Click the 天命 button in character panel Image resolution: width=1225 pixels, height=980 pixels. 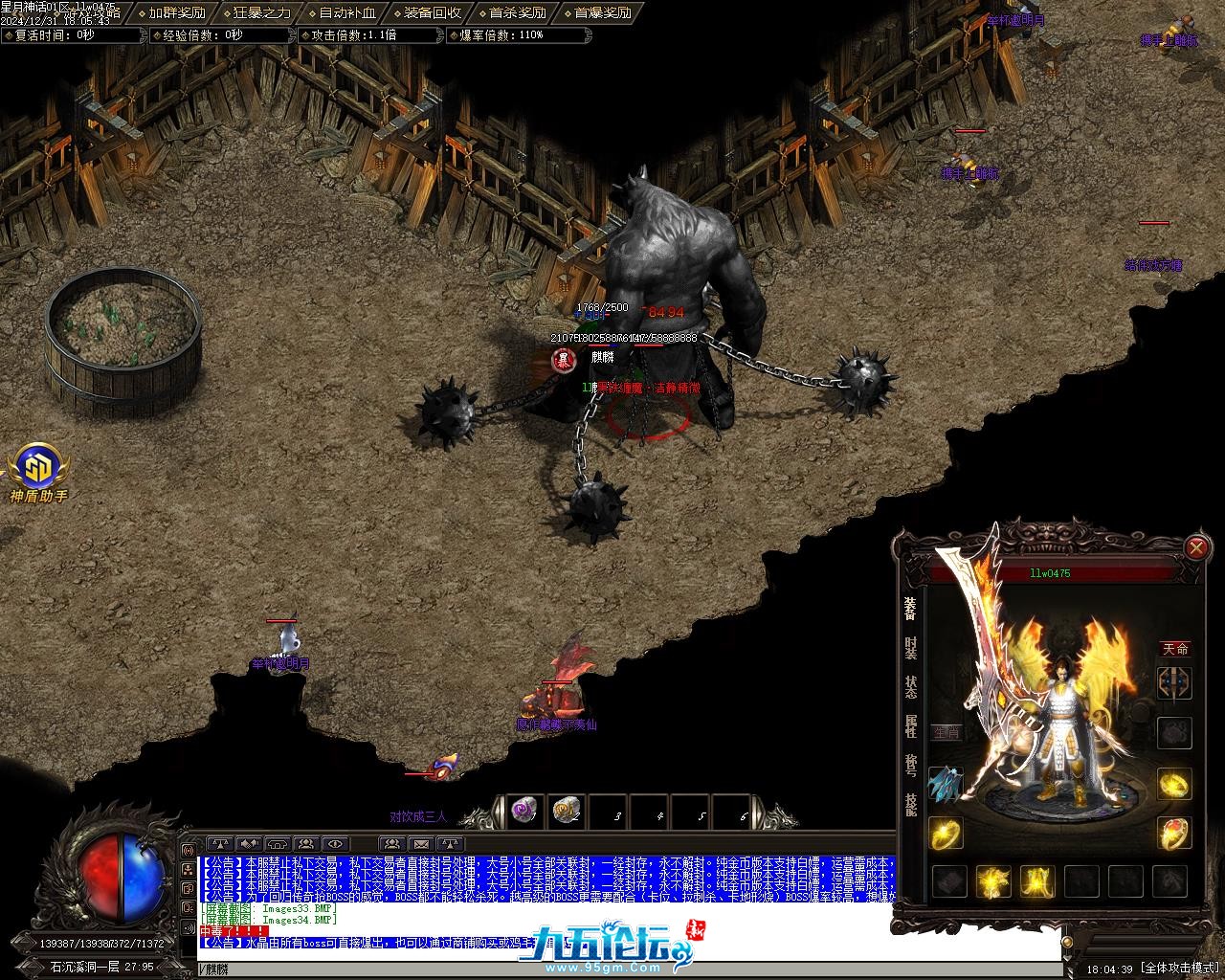click(1175, 649)
